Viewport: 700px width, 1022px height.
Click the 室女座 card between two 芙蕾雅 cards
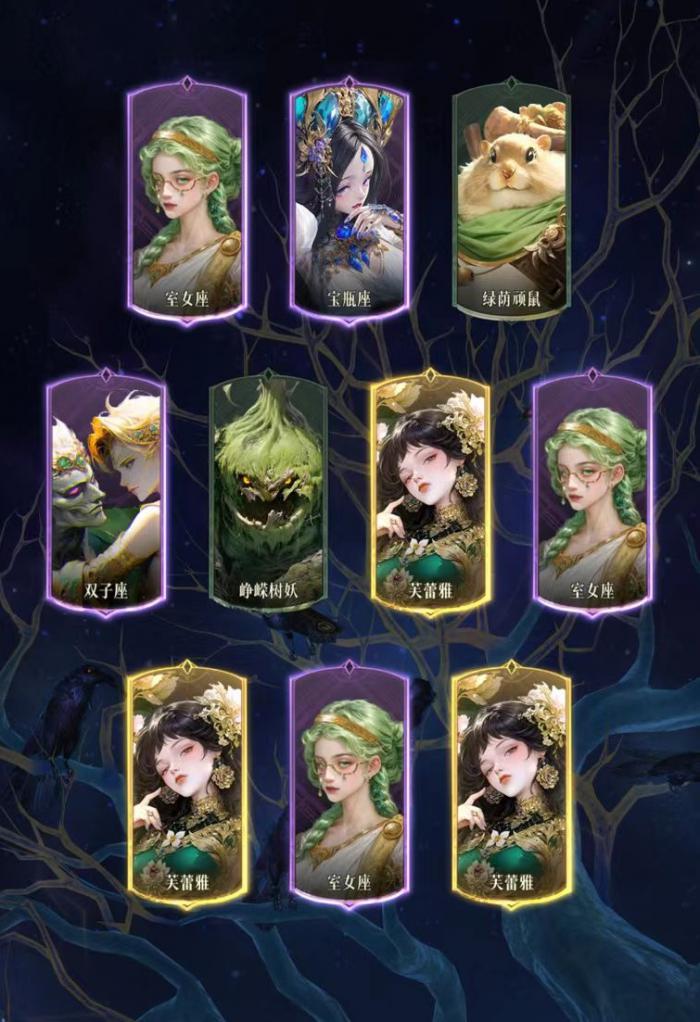pos(349,784)
